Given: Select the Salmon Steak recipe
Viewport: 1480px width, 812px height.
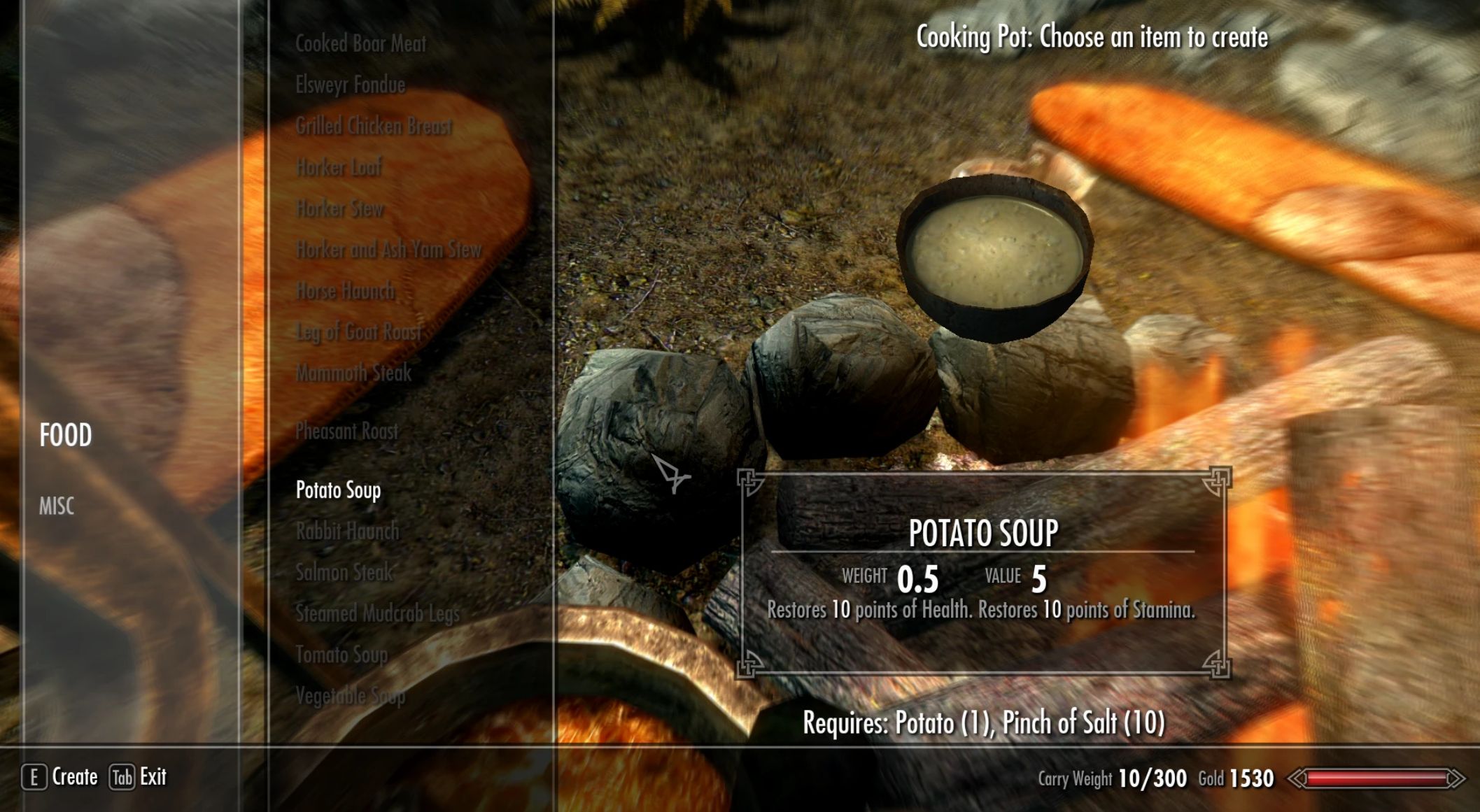Looking at the screenshot, I should click(344, 573).
